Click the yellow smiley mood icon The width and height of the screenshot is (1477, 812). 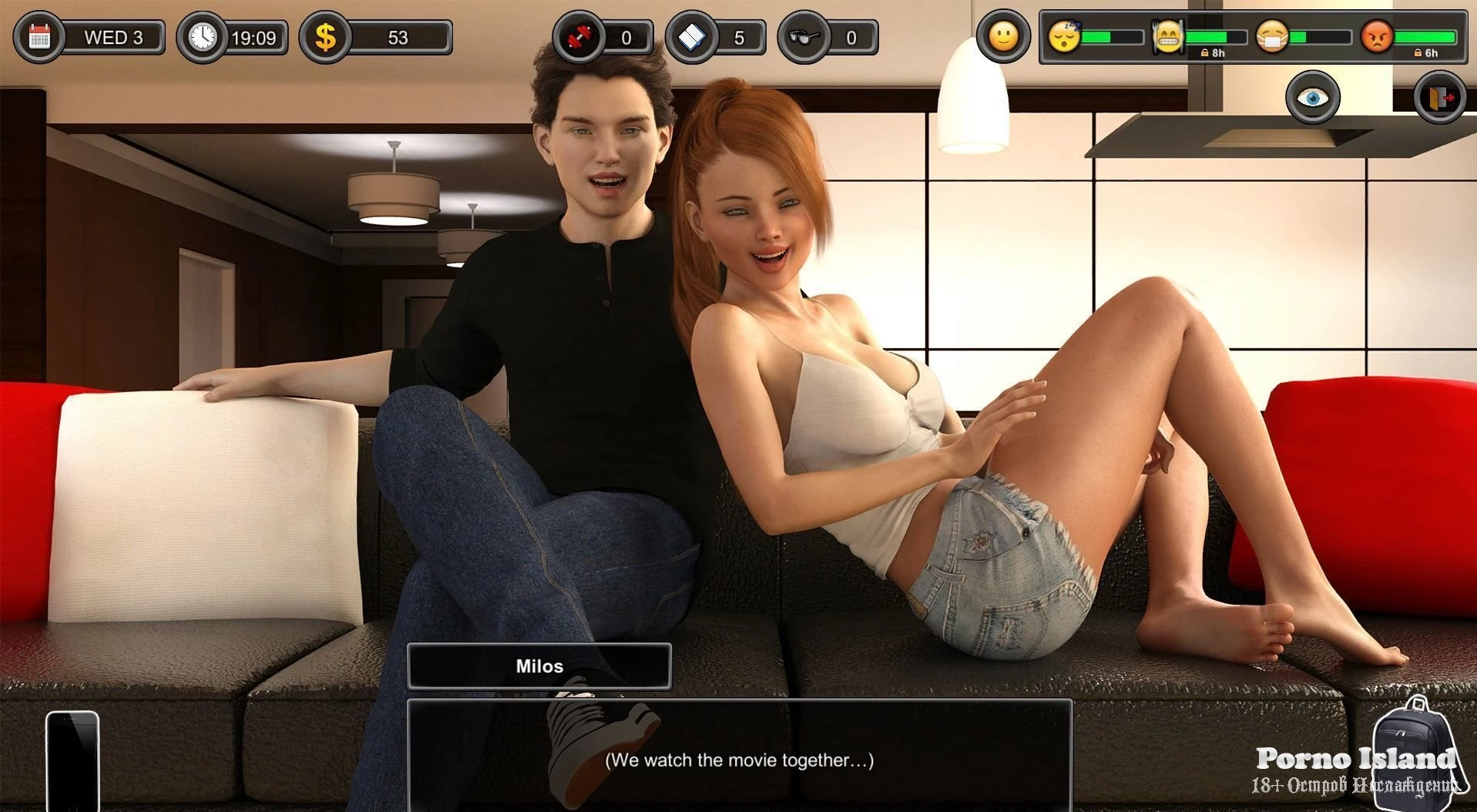click(1003, 36)
